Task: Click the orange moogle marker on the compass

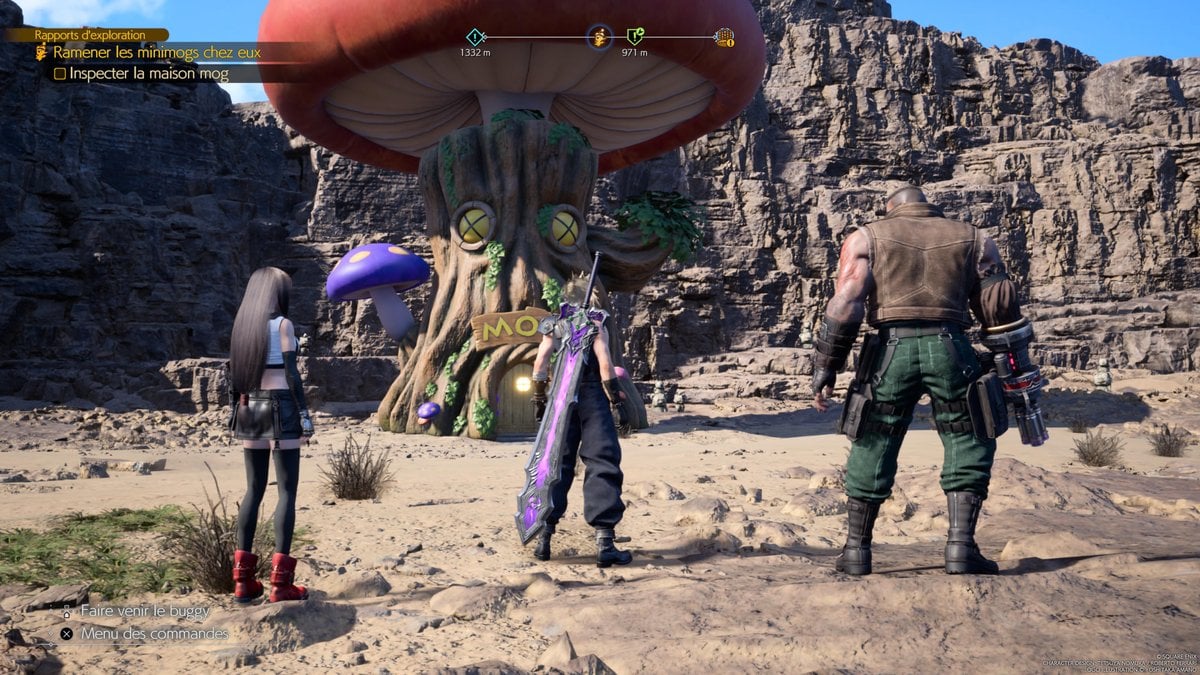Action: pos(600,37)
